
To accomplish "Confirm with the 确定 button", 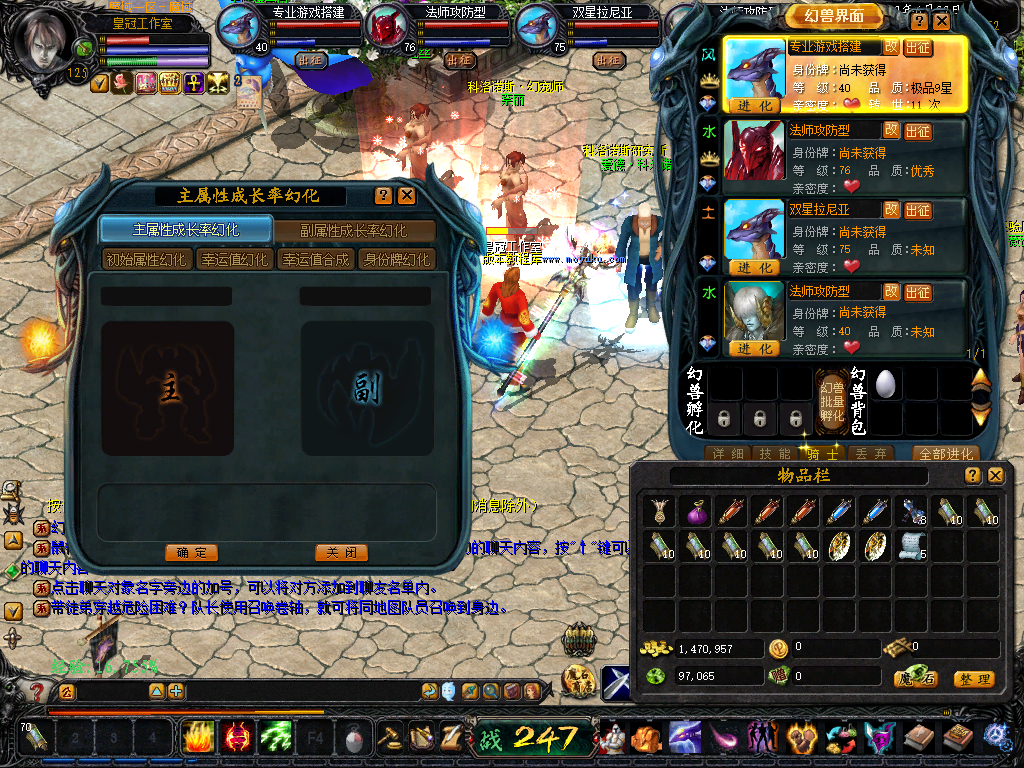I will pos(191,553).
